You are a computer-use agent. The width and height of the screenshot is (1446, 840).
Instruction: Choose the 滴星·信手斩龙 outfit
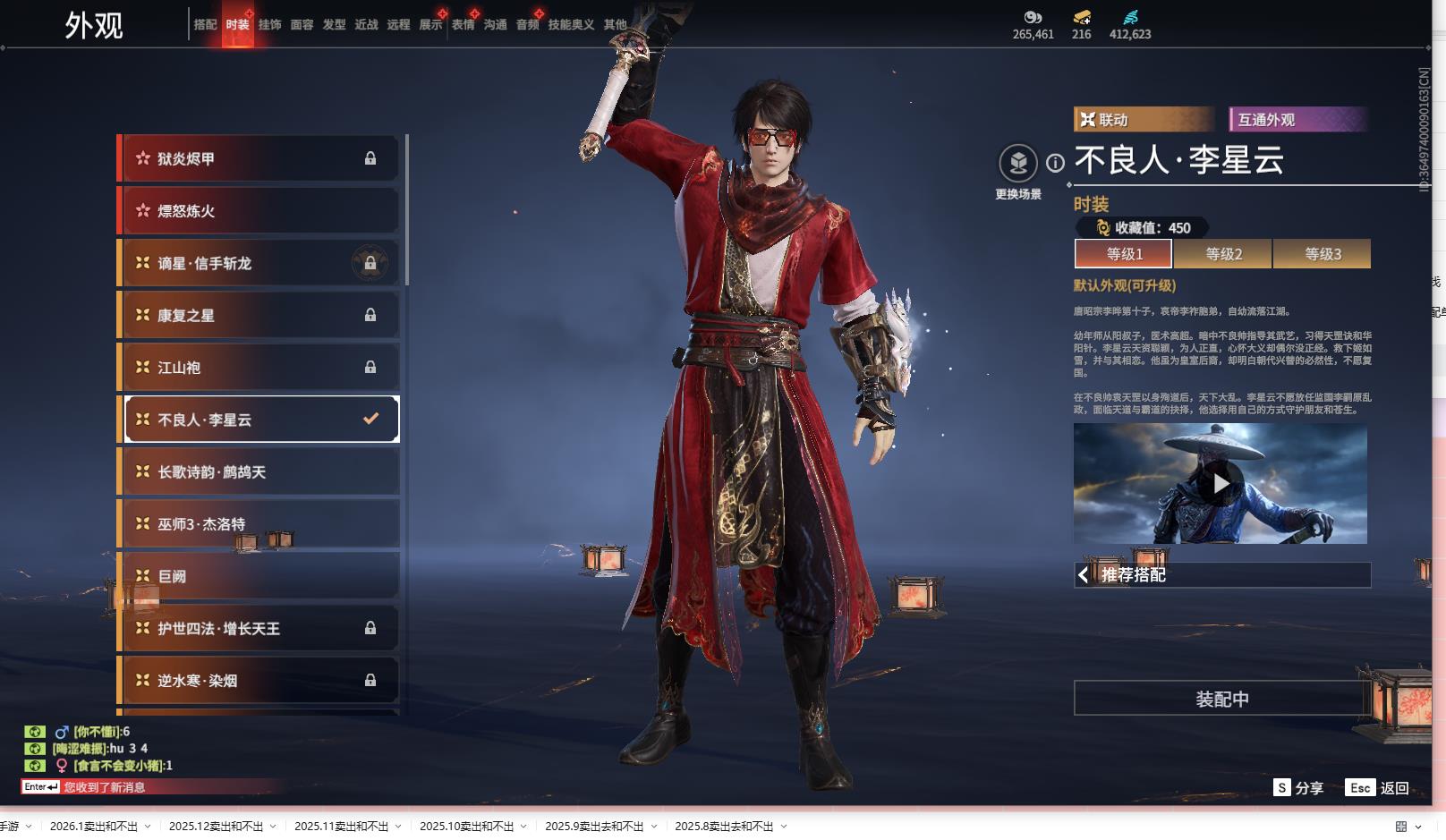[x=259, y=263]
